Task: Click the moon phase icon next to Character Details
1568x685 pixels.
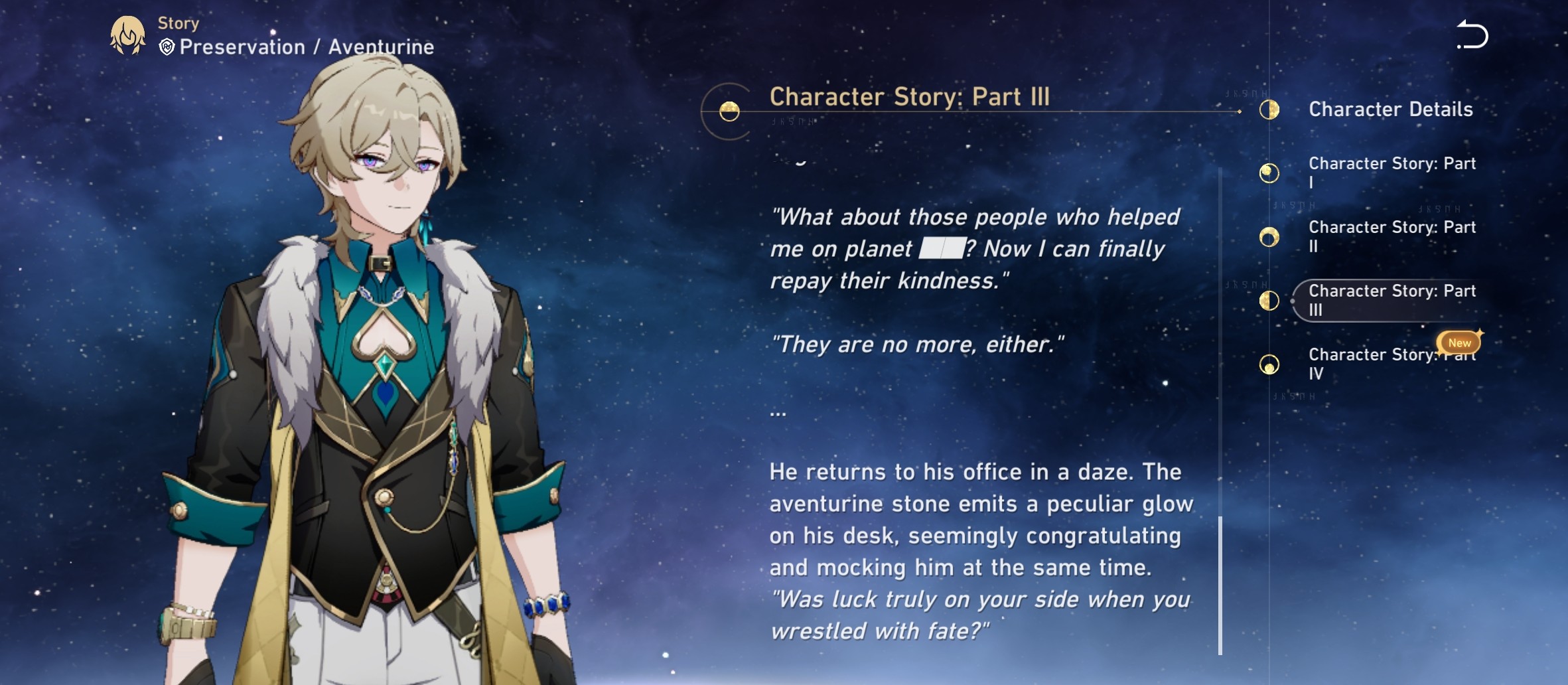Action: pyautogui.click(x=1269, y=110)
